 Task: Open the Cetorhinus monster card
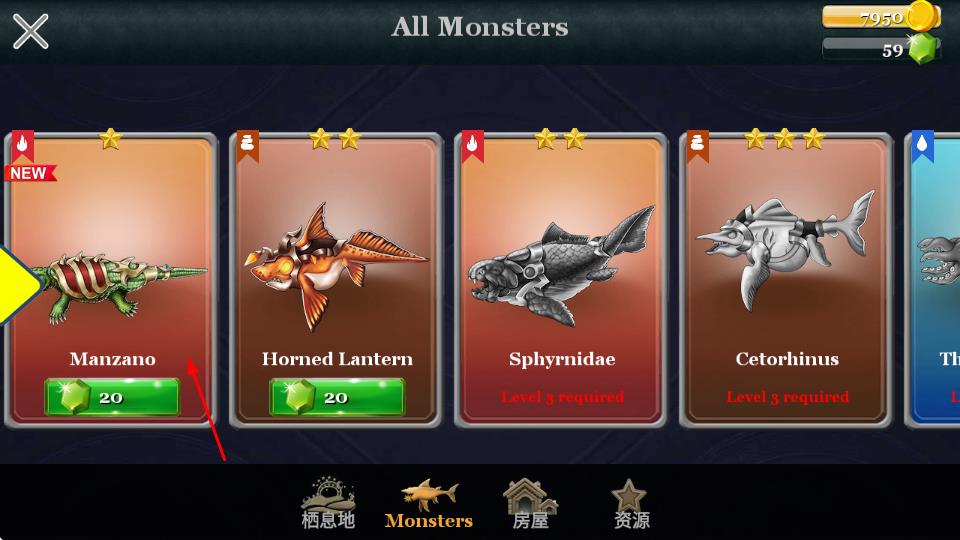click(786, 270)
